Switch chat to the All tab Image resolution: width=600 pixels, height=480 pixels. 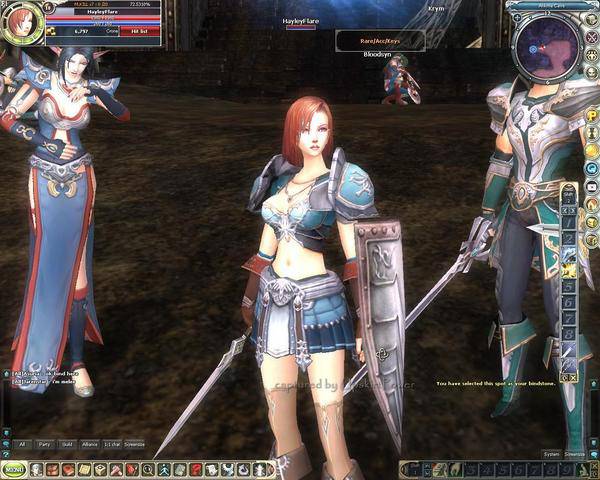(x=22, y=443)
